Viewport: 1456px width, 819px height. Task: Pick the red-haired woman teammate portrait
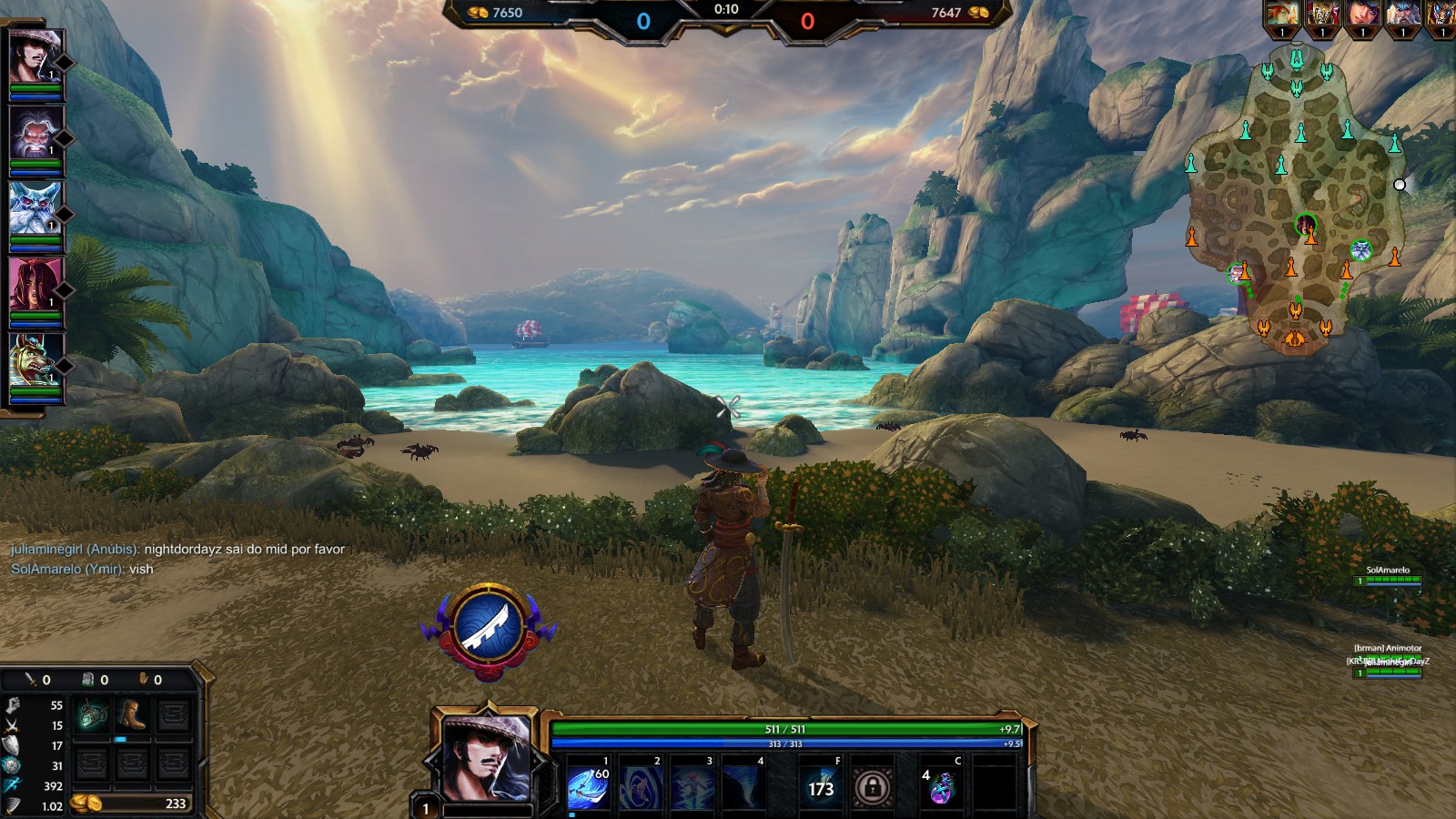click(x=35, y=284)
